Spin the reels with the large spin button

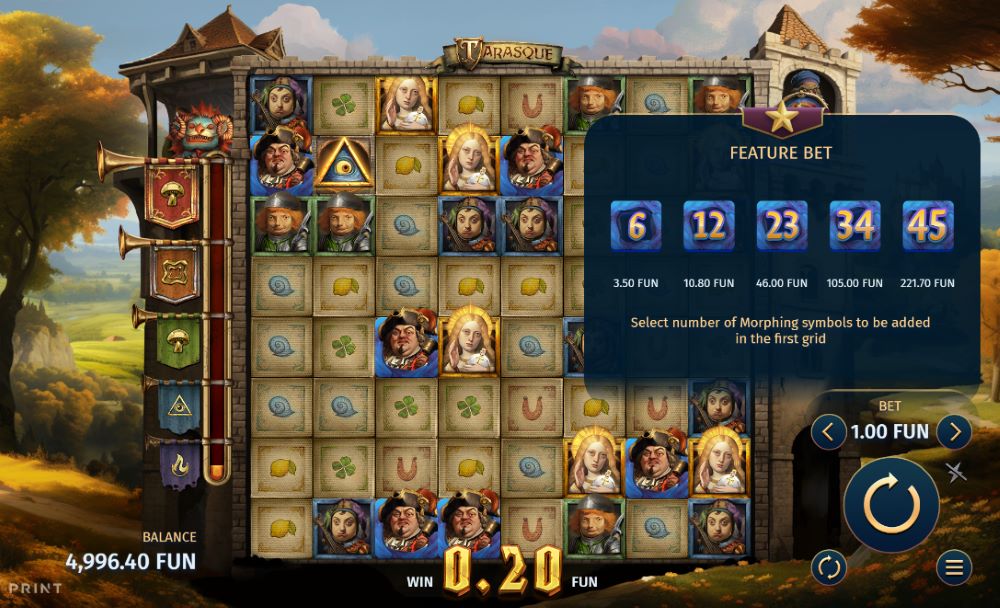[x=891, y=505]
